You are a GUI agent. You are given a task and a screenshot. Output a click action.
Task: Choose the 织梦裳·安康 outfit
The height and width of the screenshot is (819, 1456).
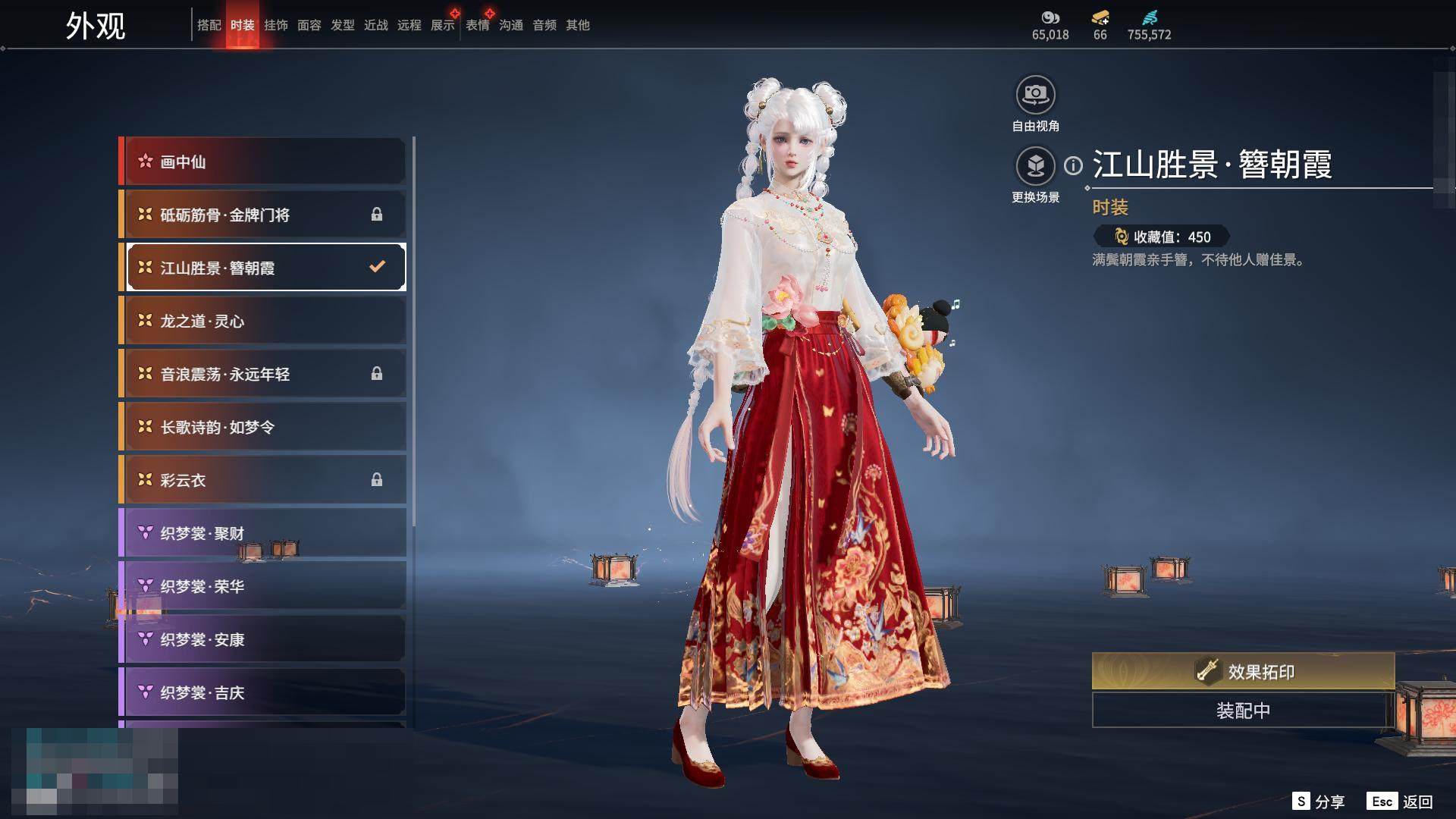[265, 639]
